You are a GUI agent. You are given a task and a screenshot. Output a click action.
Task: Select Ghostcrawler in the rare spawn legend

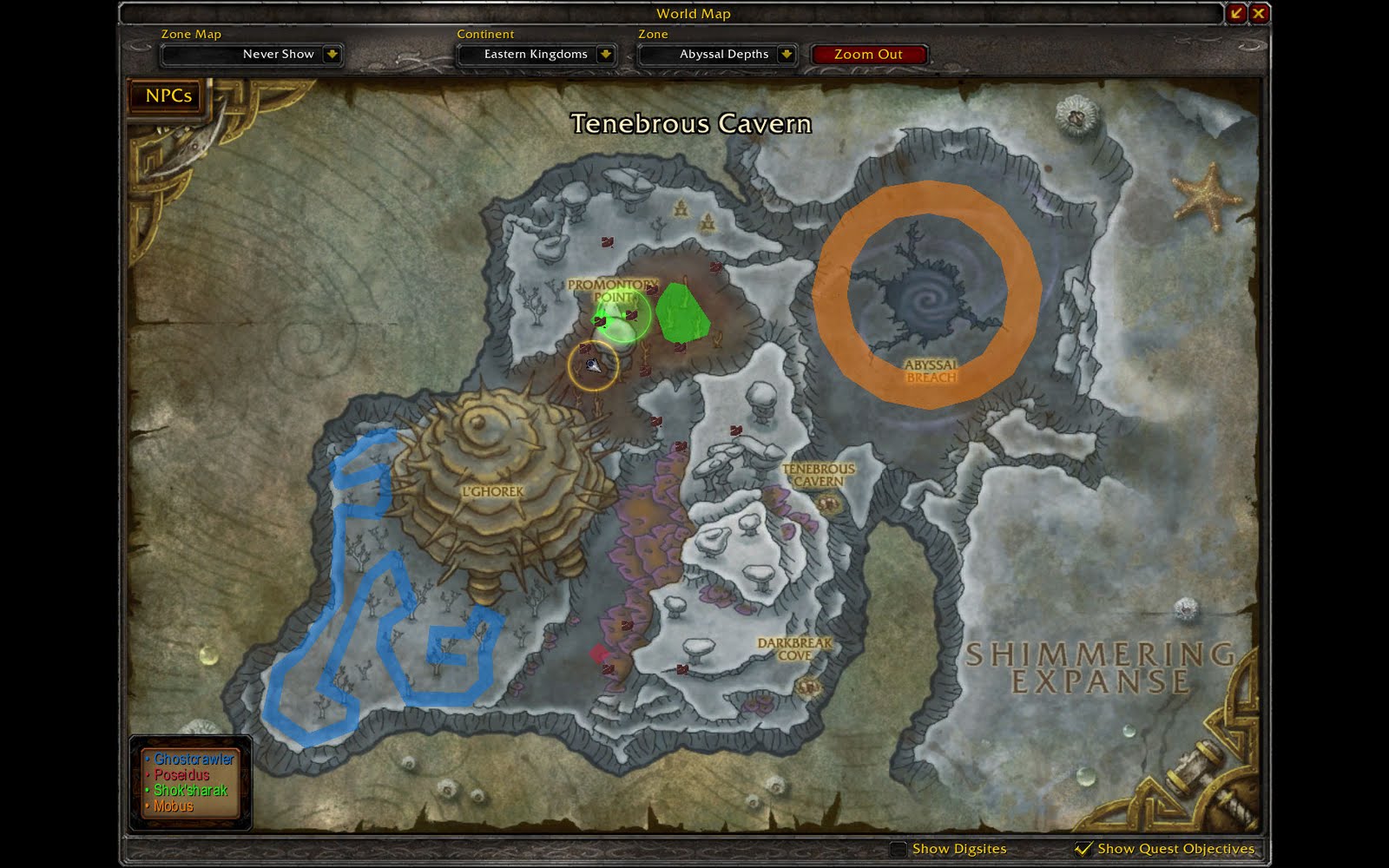click(x=193, y=758)
